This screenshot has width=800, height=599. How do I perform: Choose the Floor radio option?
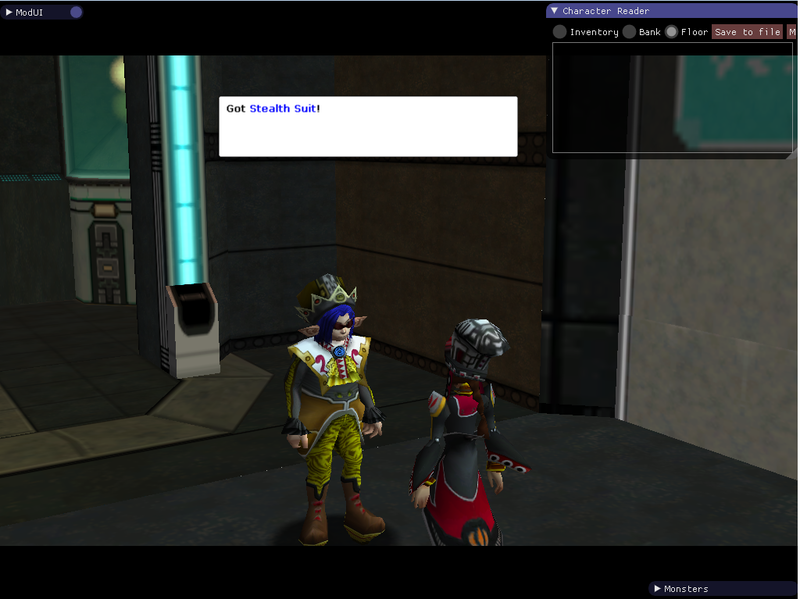(671, 32)
